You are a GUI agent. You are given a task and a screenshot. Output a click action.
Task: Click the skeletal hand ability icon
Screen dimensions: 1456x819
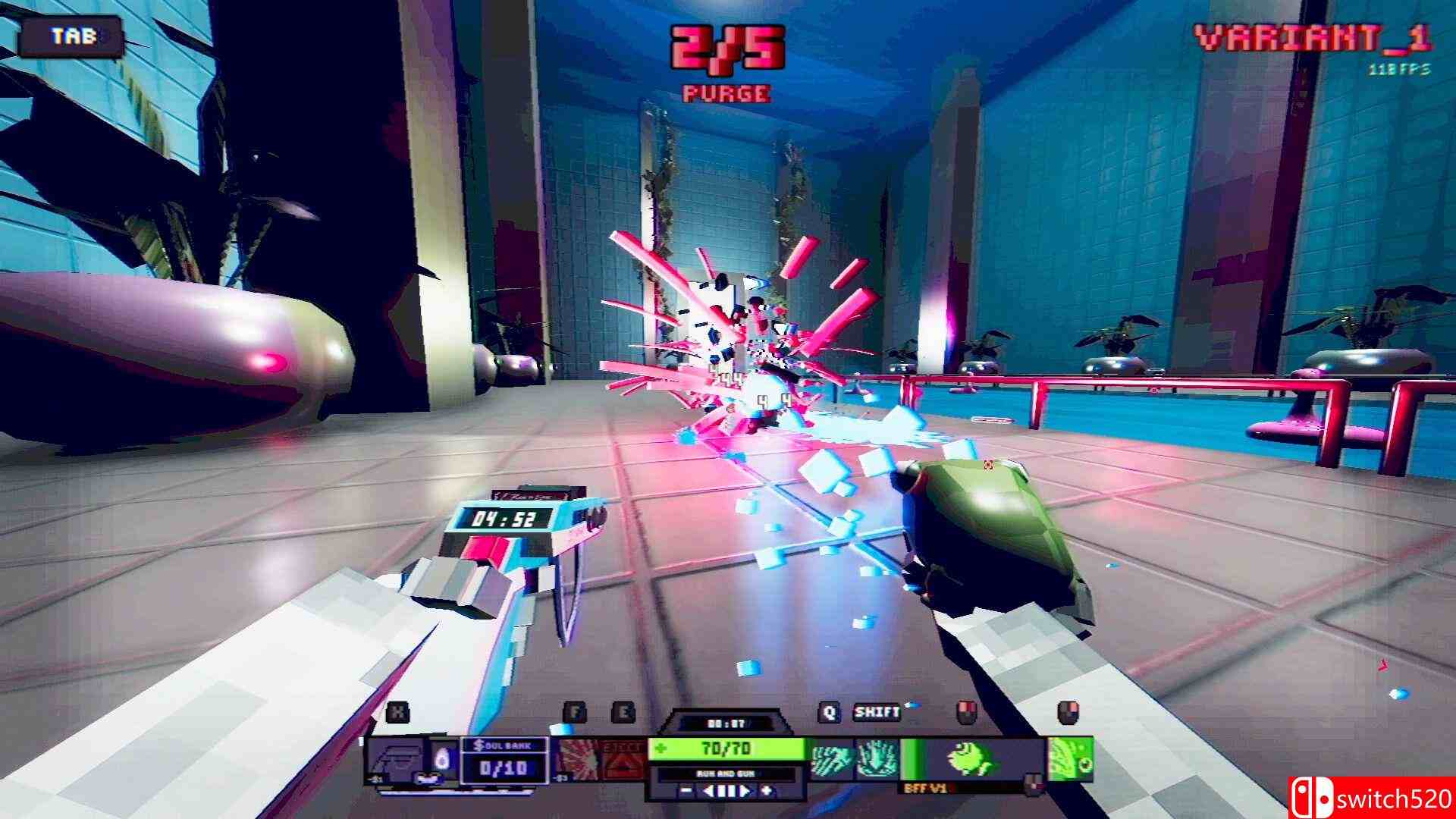[x=831, y=759]
